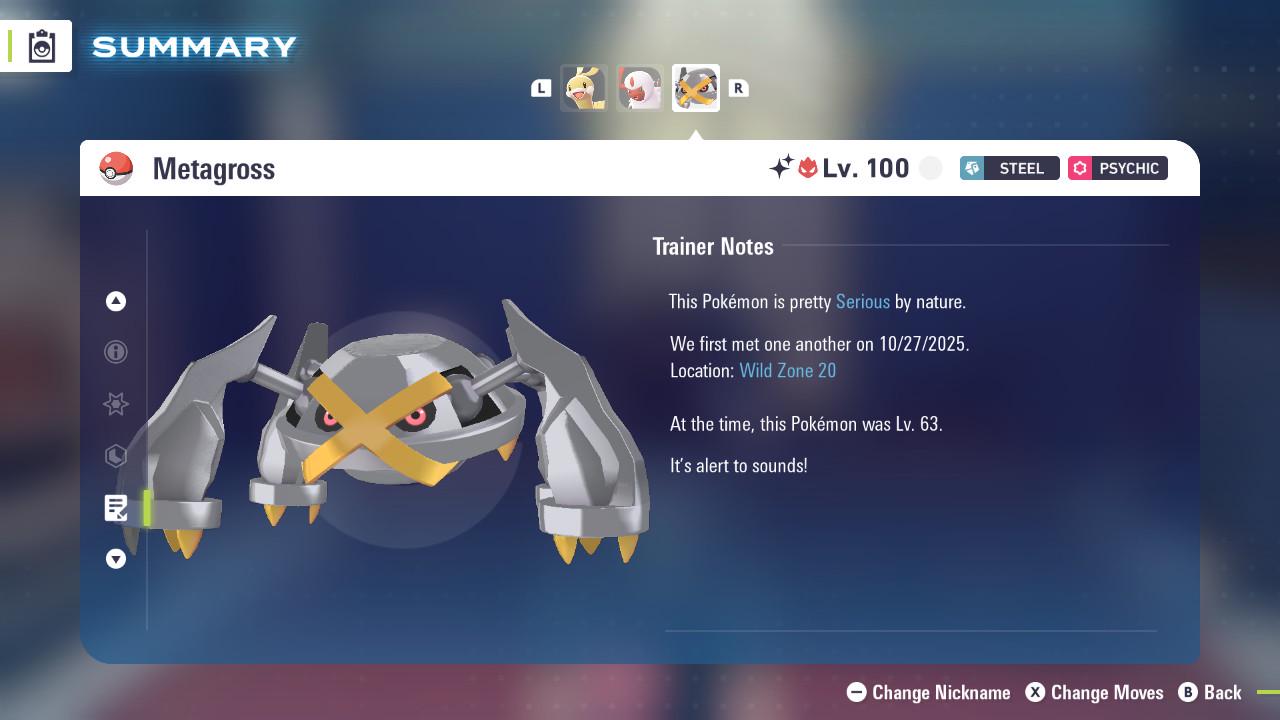Switch to the yellow Pokémon's summary tab
Viewport: 1280px width, 720px height.
tap(585, 87)
